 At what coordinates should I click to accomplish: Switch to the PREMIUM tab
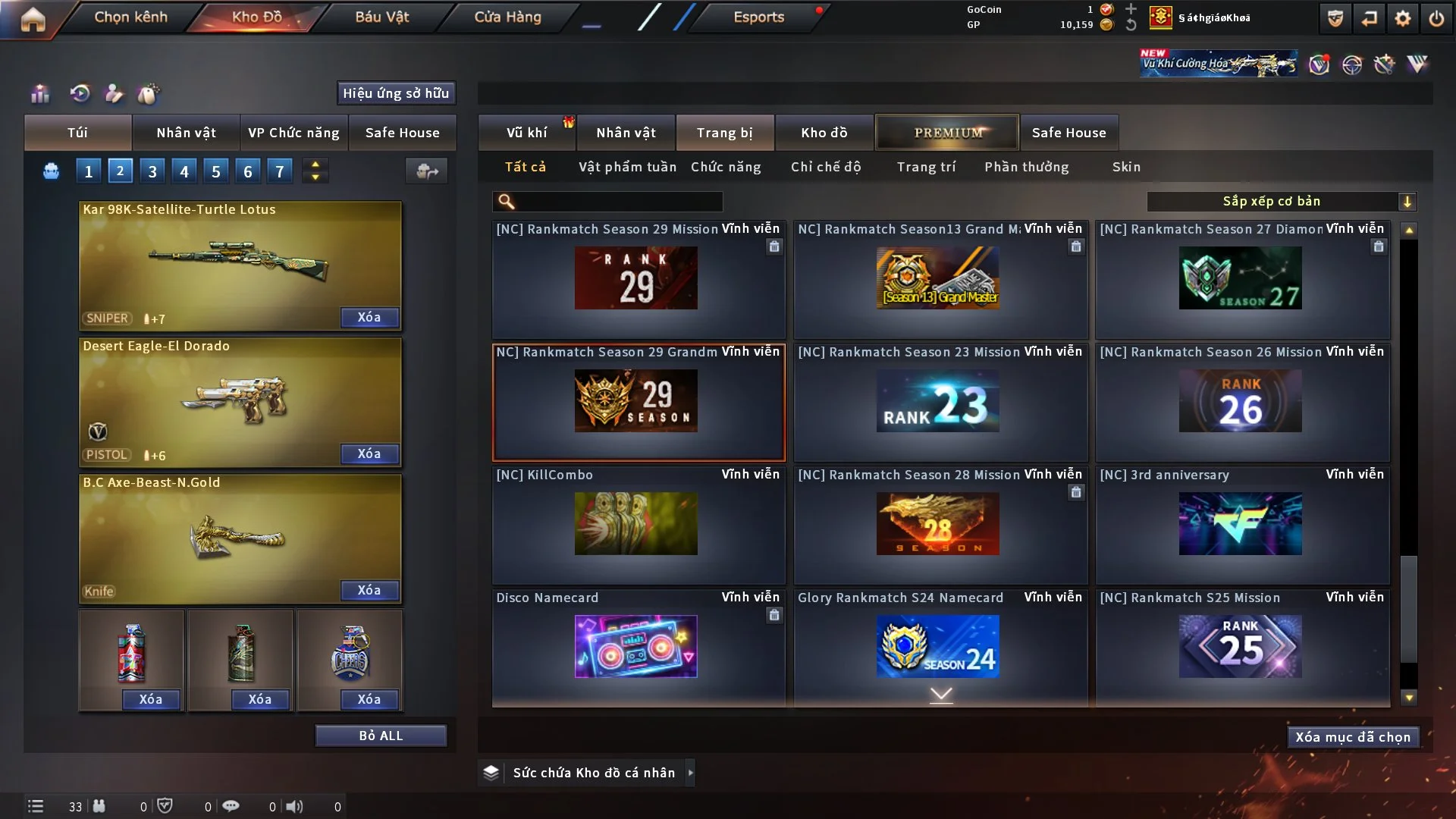tap(946, 132)
